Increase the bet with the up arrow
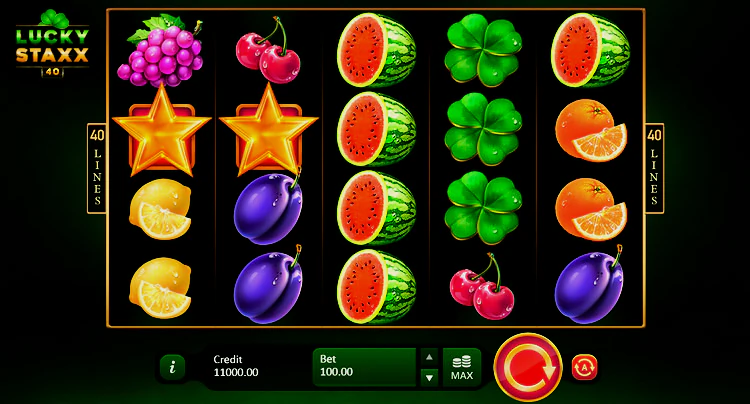 click(x=429, y=357)
